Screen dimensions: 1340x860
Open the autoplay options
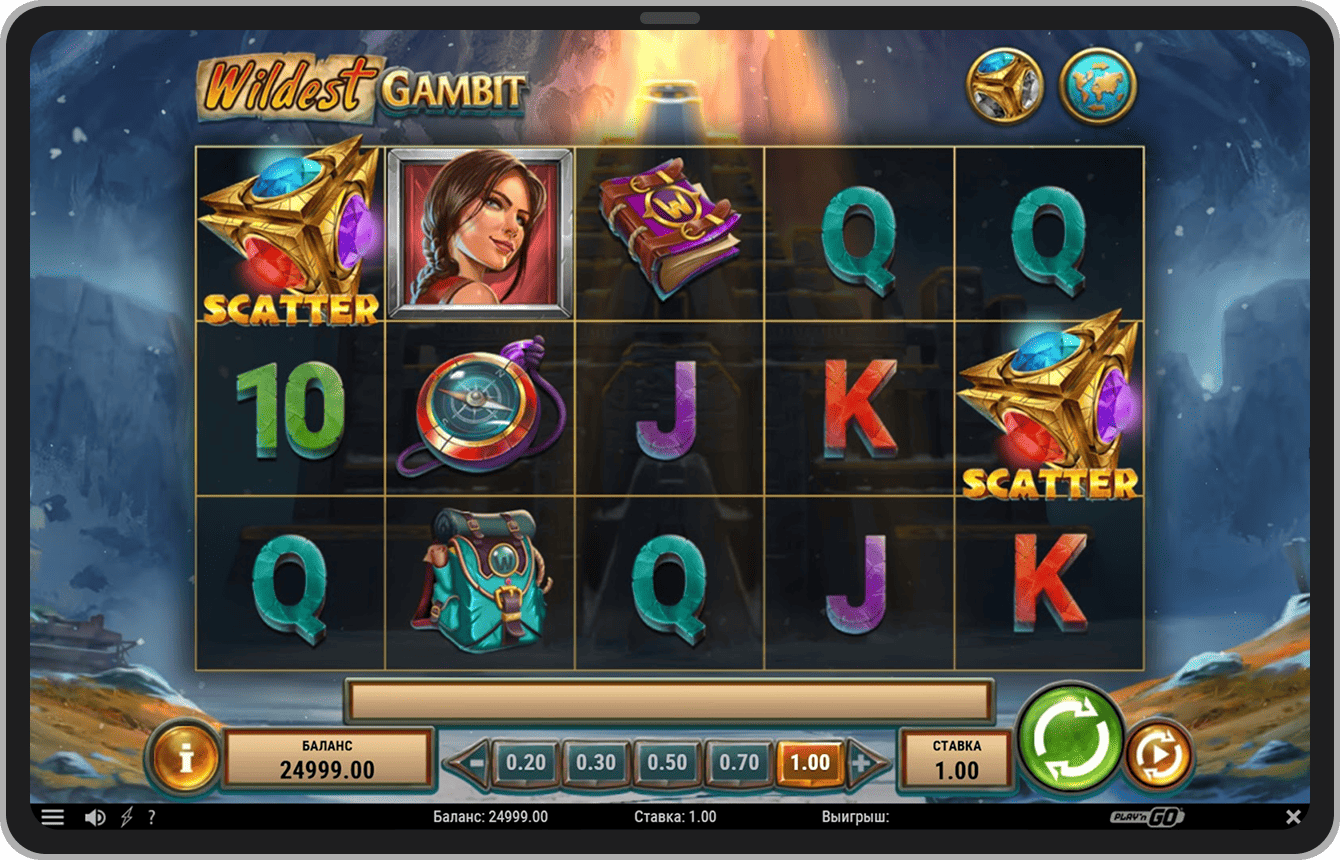tap(1159, 755)
